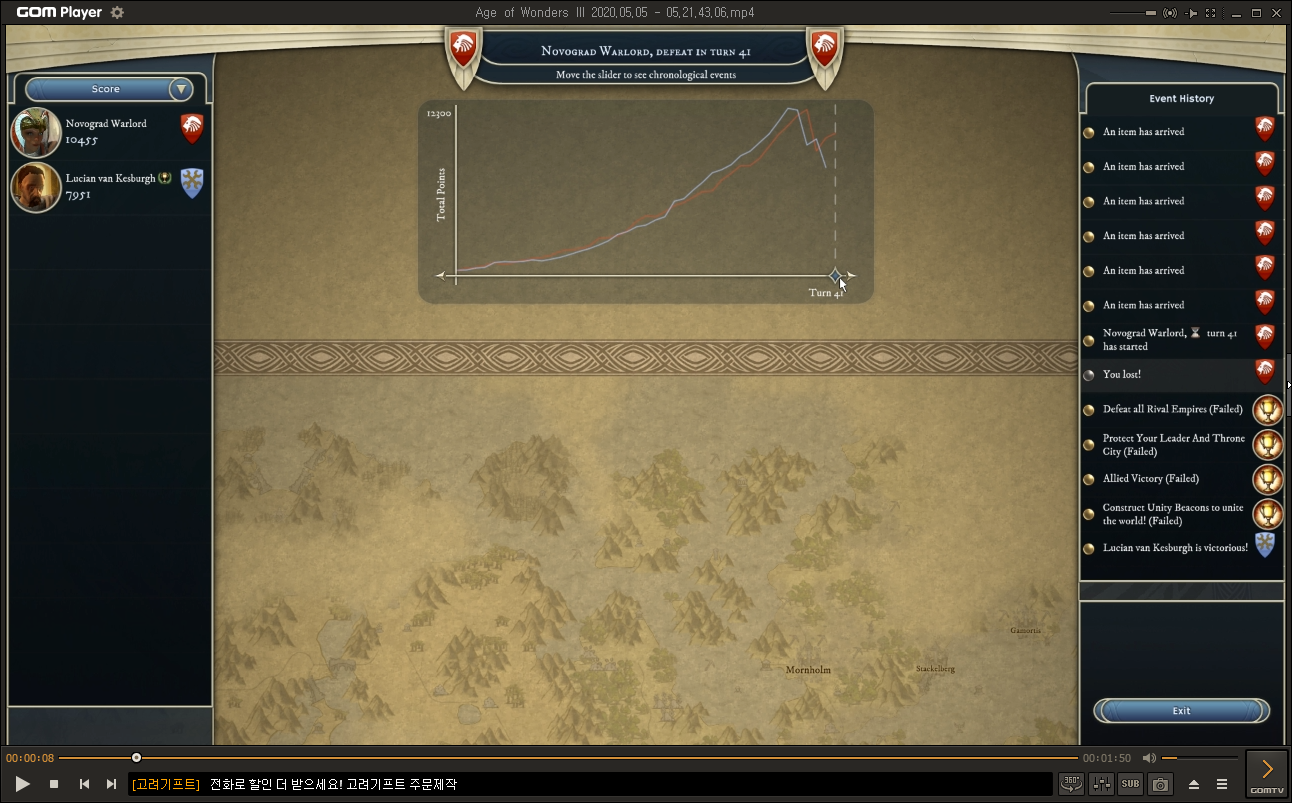This screenshot has width=1292, height=803.
Task: Exit the score screen
Action: (1181, 711)
